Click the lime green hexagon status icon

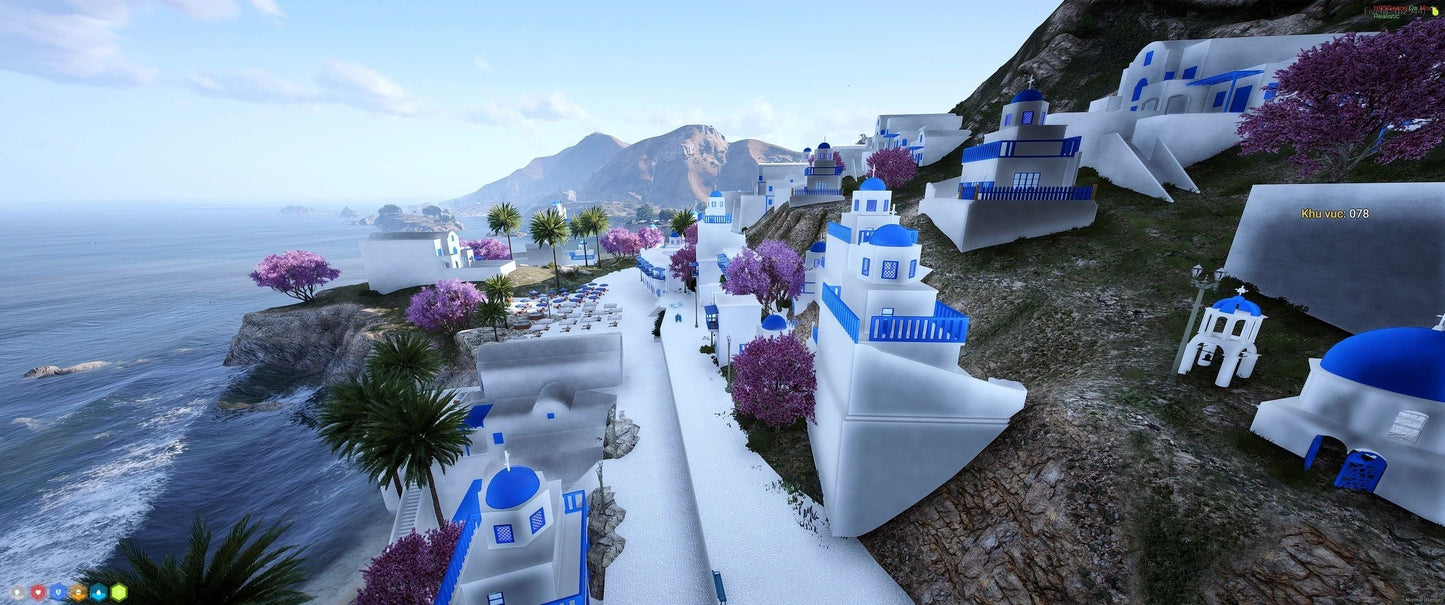[119, 592]
